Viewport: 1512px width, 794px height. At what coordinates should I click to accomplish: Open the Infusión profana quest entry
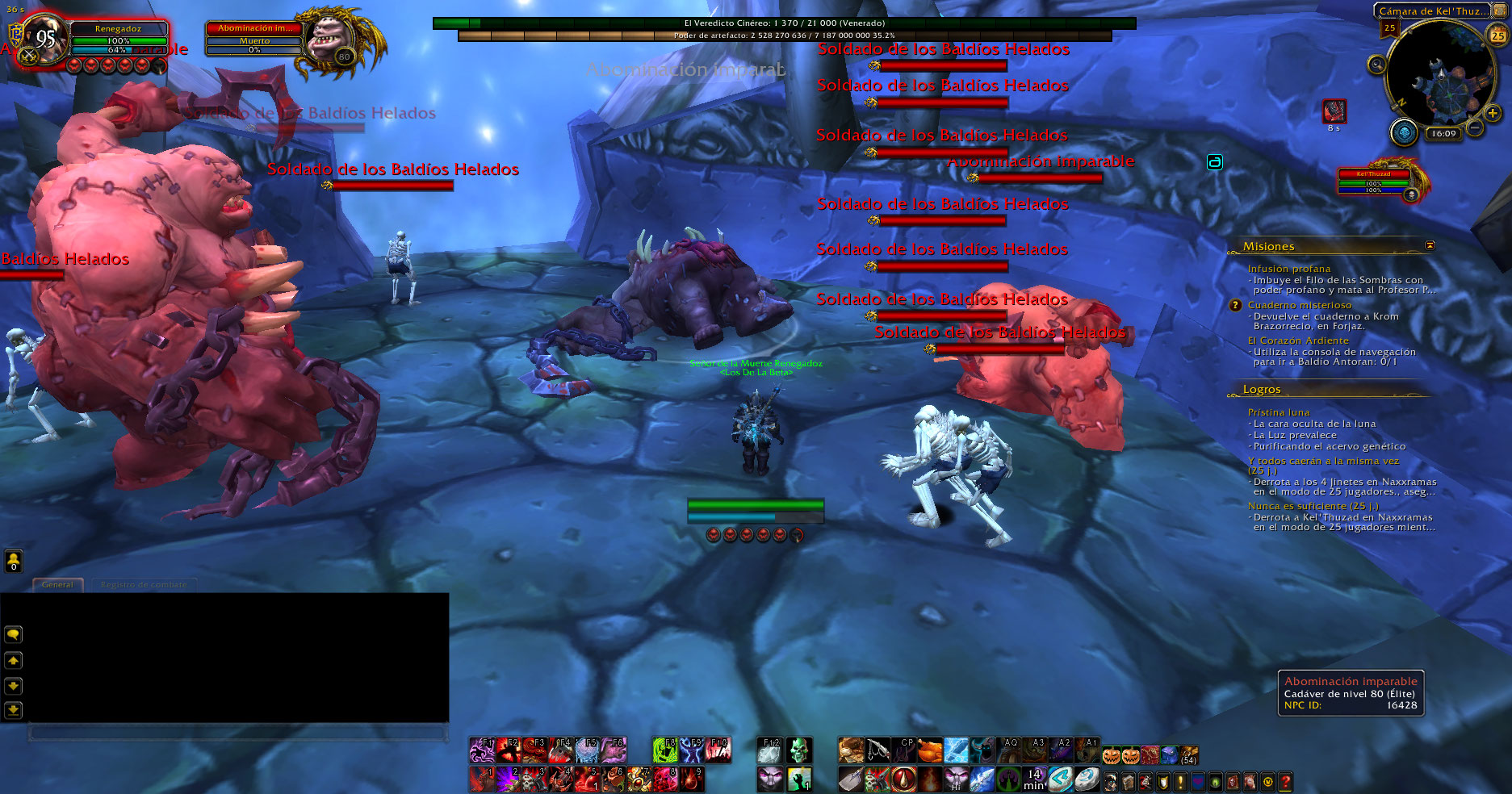(1289, 269)
